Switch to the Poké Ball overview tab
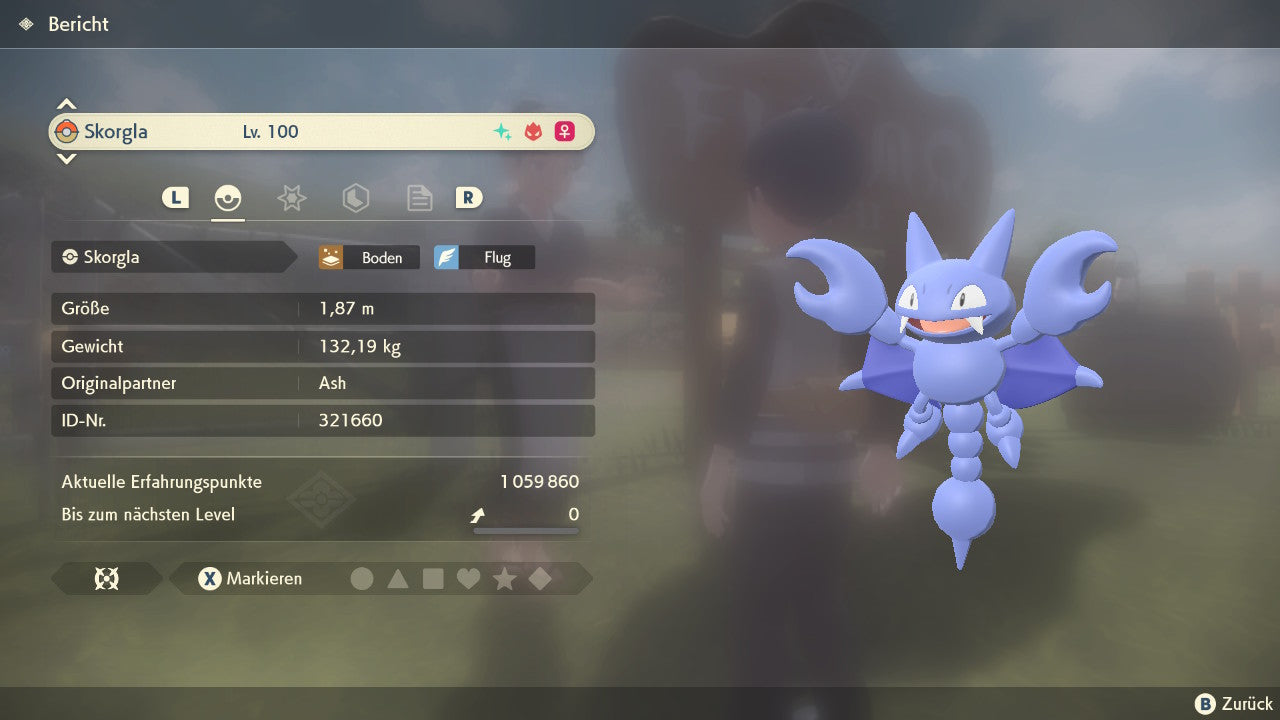The image size is (1280, 720). (228, 198)
